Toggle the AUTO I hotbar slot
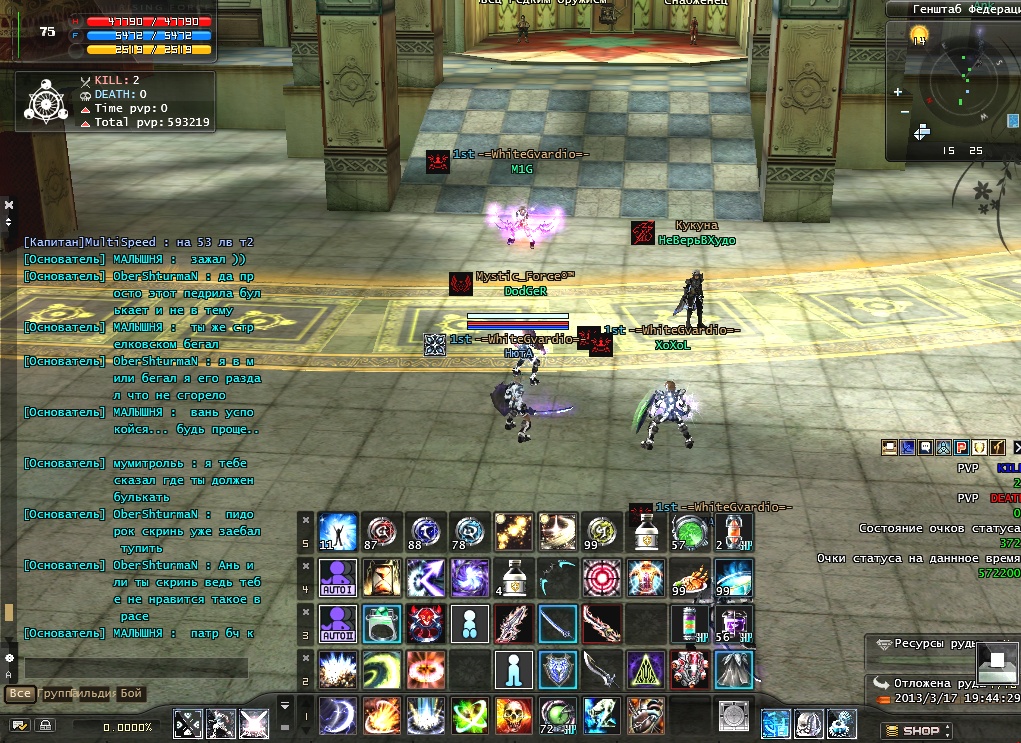The image size is (1021, 743). (337, 577)
